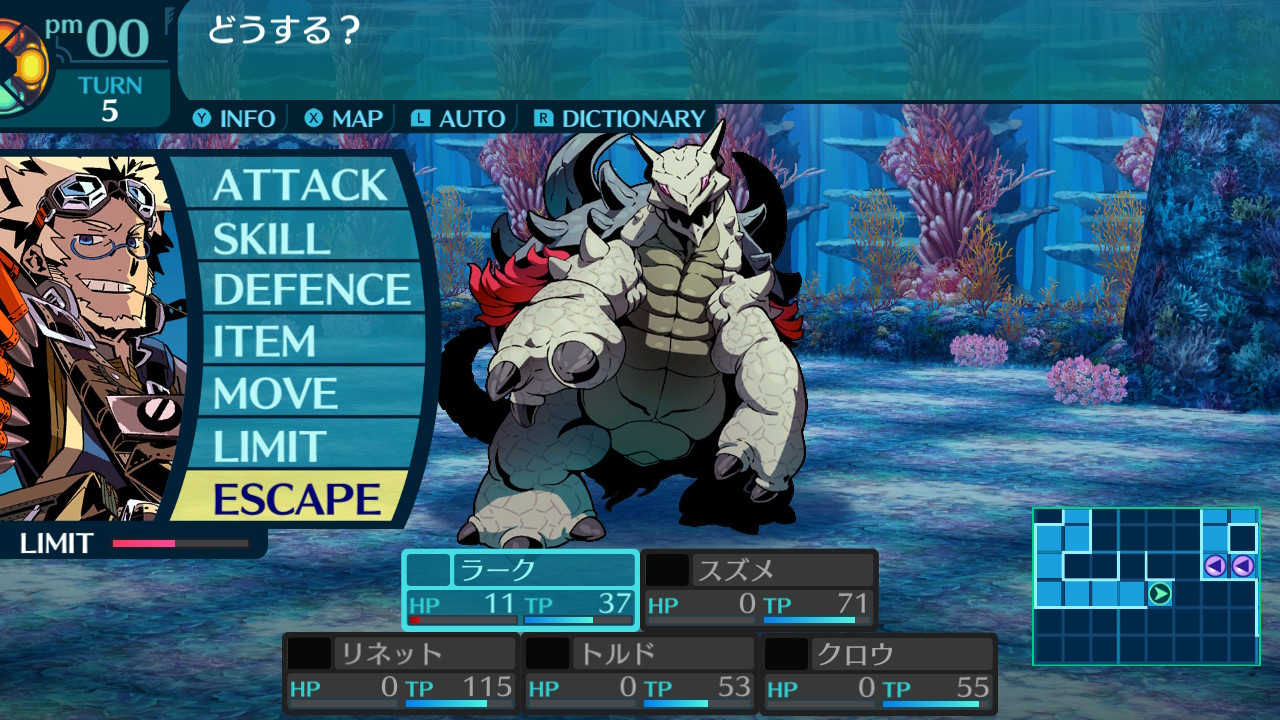1280x720 pixels.
Task: Select リネット's party status panel
Action: click(401, 673)
